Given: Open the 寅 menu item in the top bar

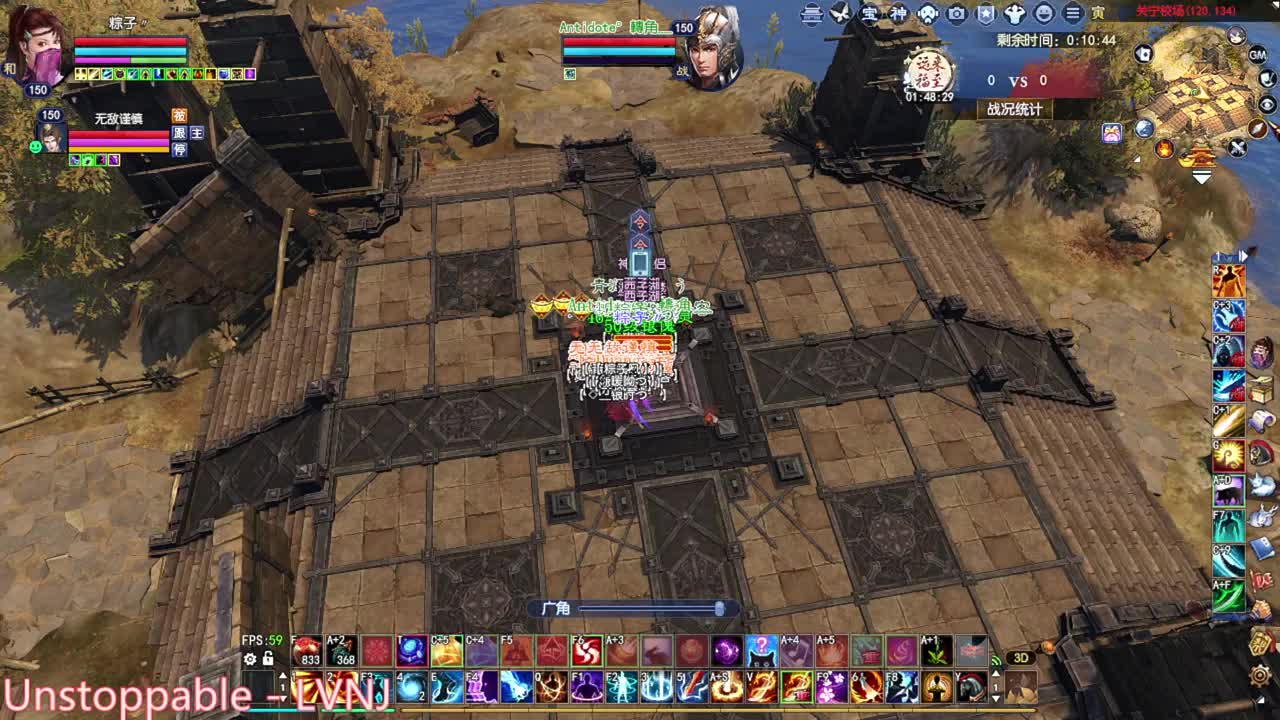Looking at the screenshot, I should pyautogui.click(x=1097, y=12).
